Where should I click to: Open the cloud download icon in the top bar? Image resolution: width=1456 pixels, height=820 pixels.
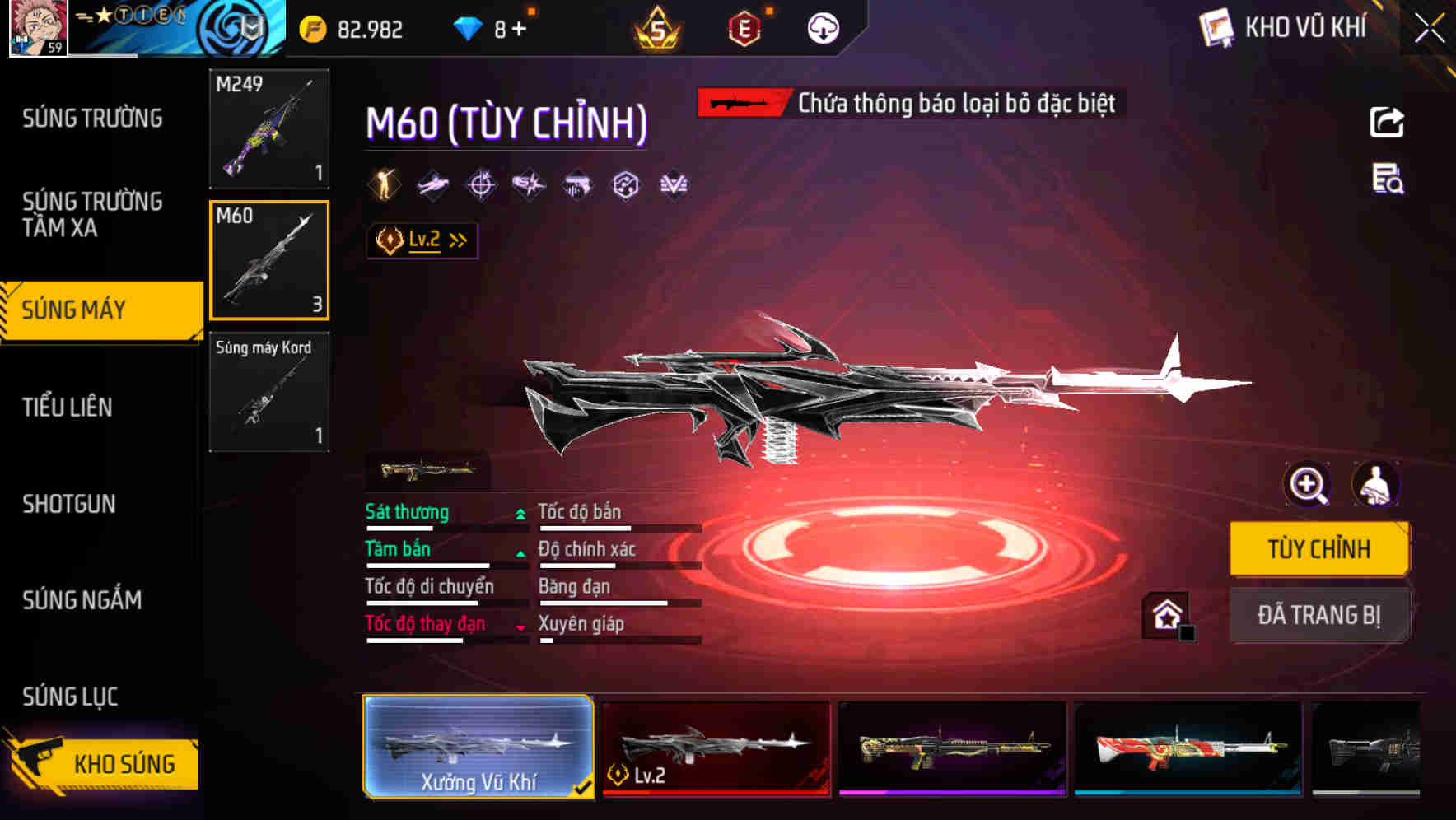coord(822,27)
